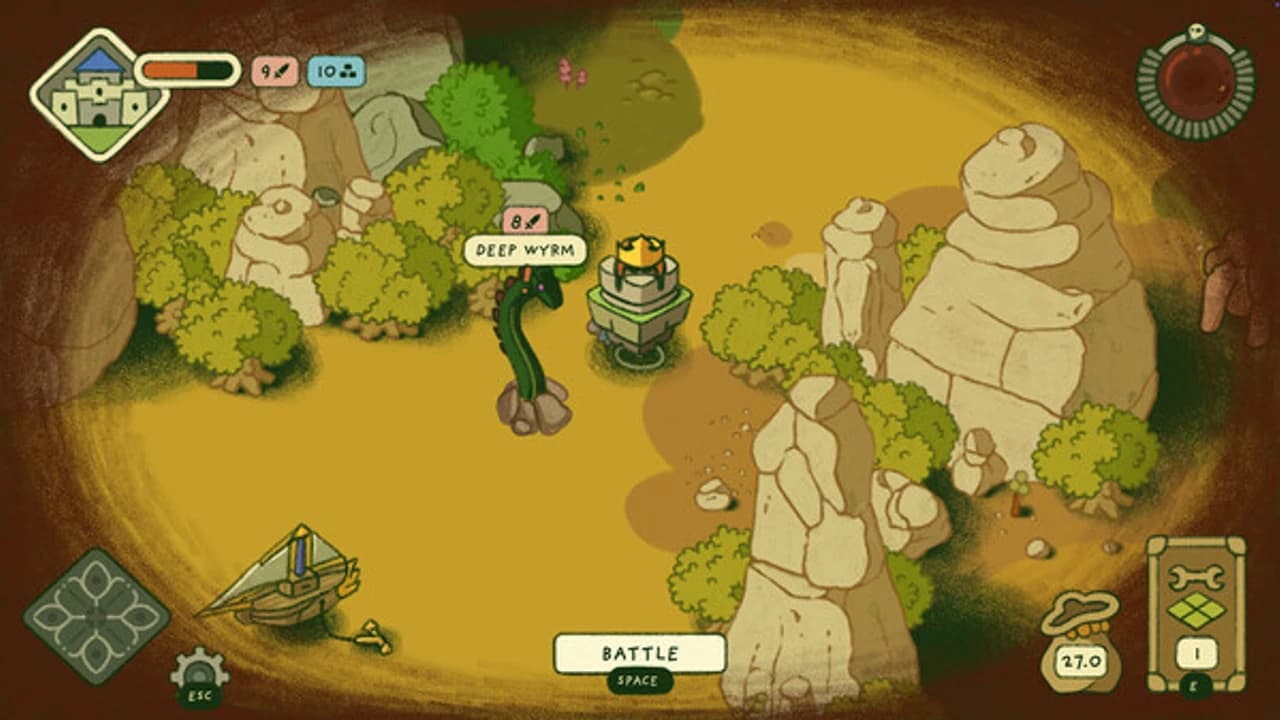
Task: Open the wrench build card panel
Action: click(x=1196, y=612)
